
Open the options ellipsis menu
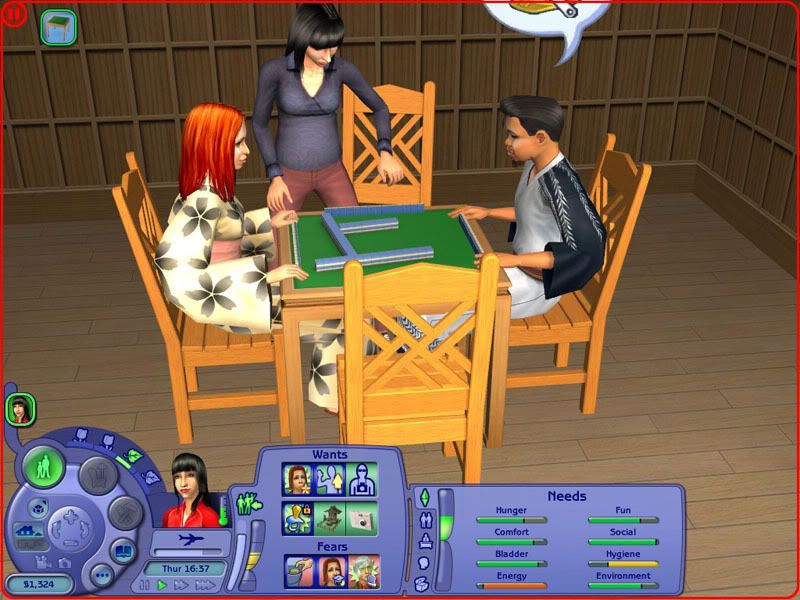[x=100, y=575]
